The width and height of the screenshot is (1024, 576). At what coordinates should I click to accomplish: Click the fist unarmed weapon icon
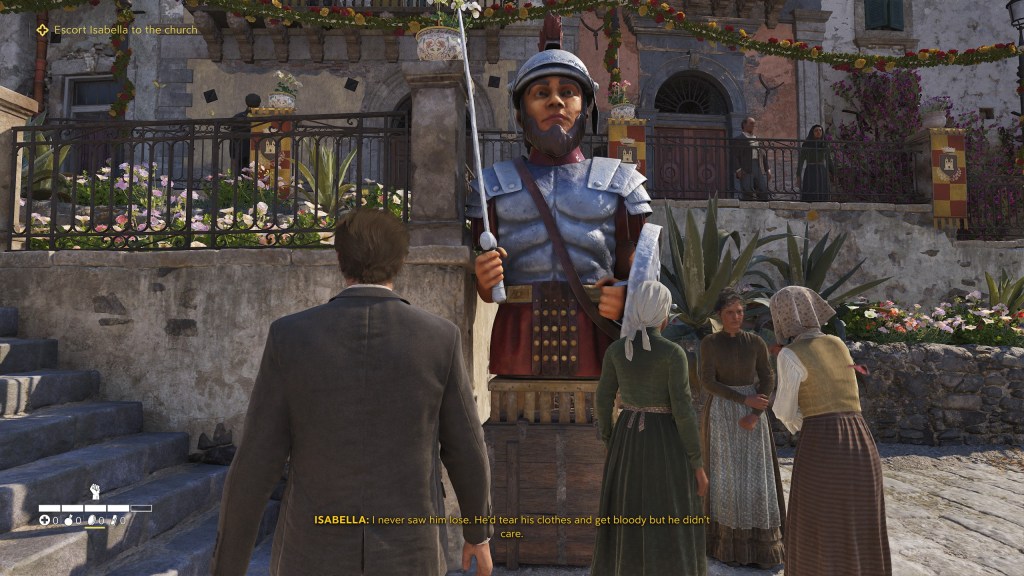tap(95, 491)
